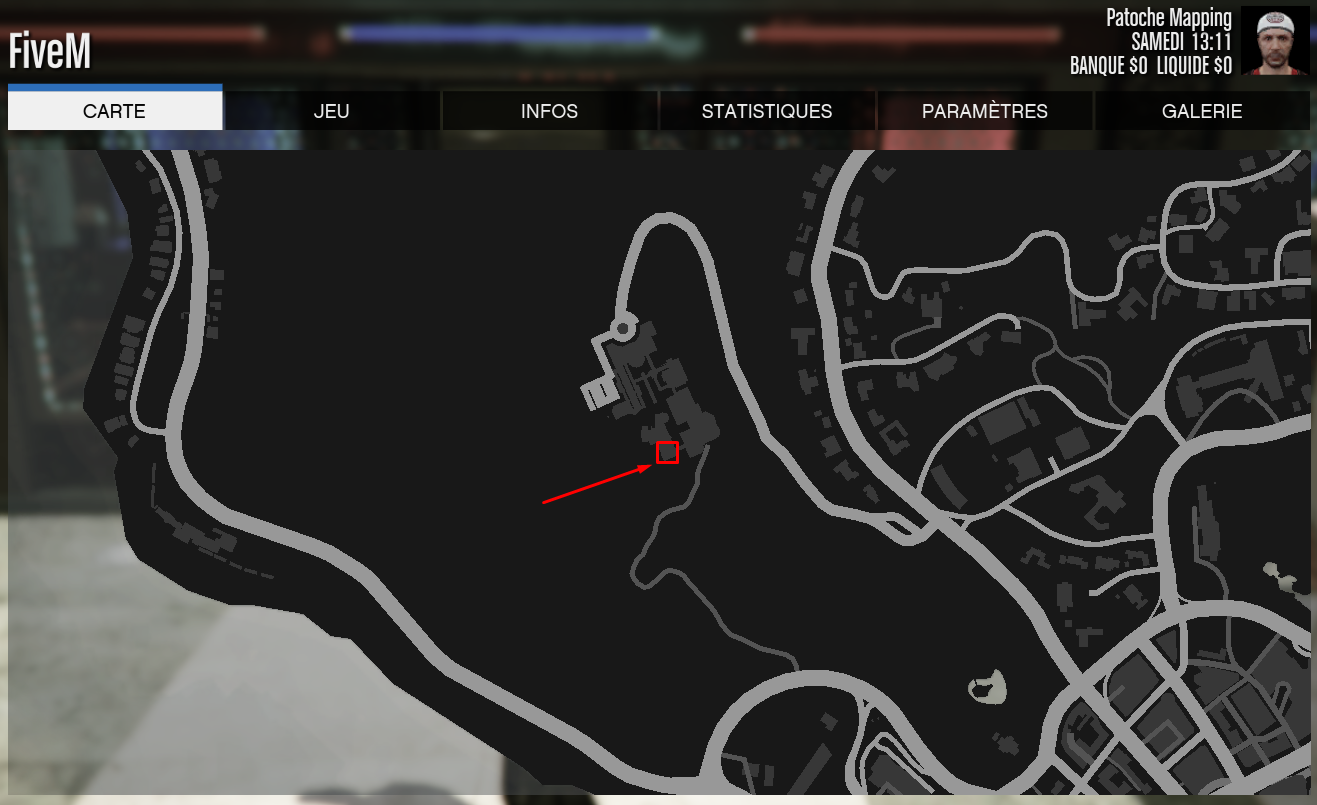The image size is (1317, 805).
Task: Open the INFOS tab
Action: [x=549, y=111]
